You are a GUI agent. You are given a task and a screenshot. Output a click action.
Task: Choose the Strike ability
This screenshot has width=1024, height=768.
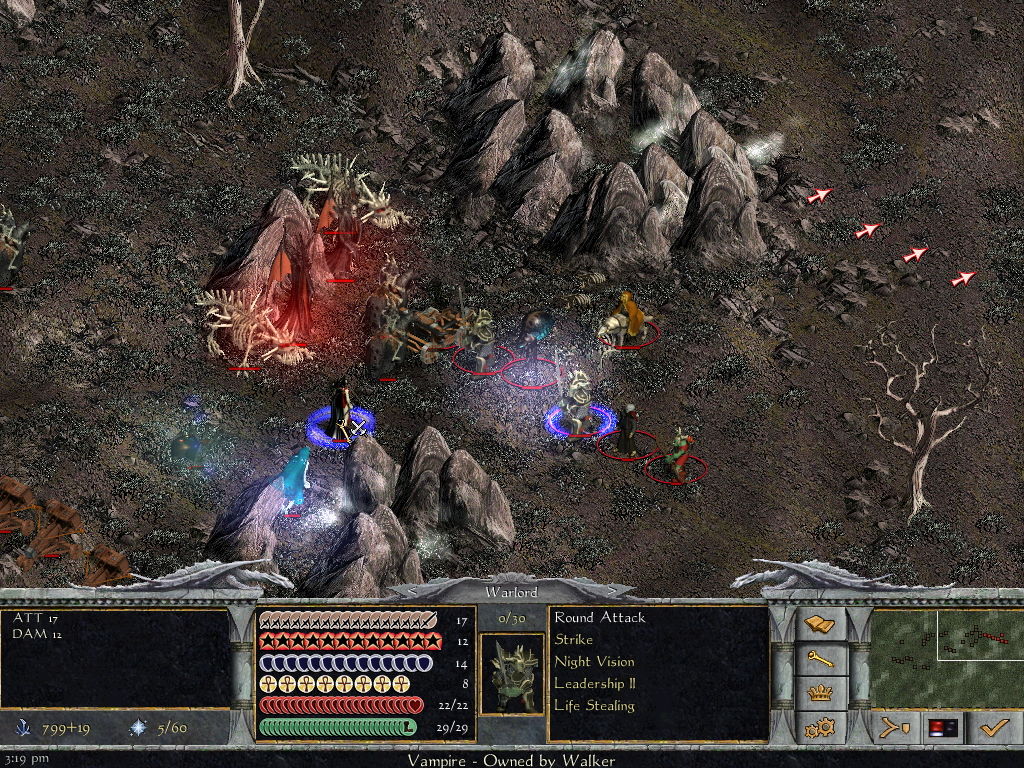pyautogui.click(x=574, y=640)
